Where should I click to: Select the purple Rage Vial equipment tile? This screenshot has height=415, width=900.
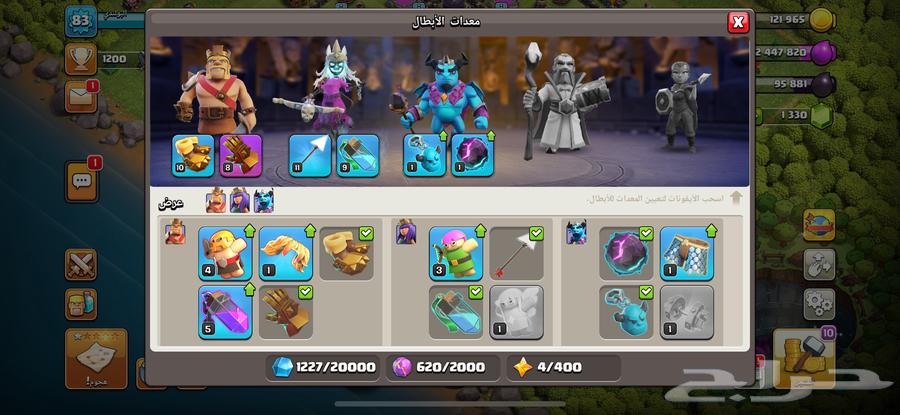coord(225,312)
